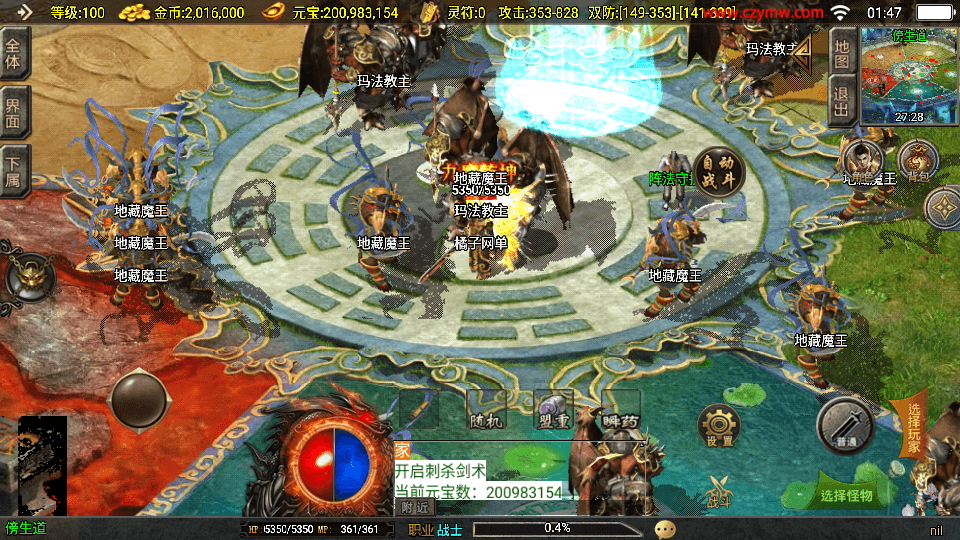Use the 瞬药 instant potion slot
The image size is (960, 540).
pos(621,411)
